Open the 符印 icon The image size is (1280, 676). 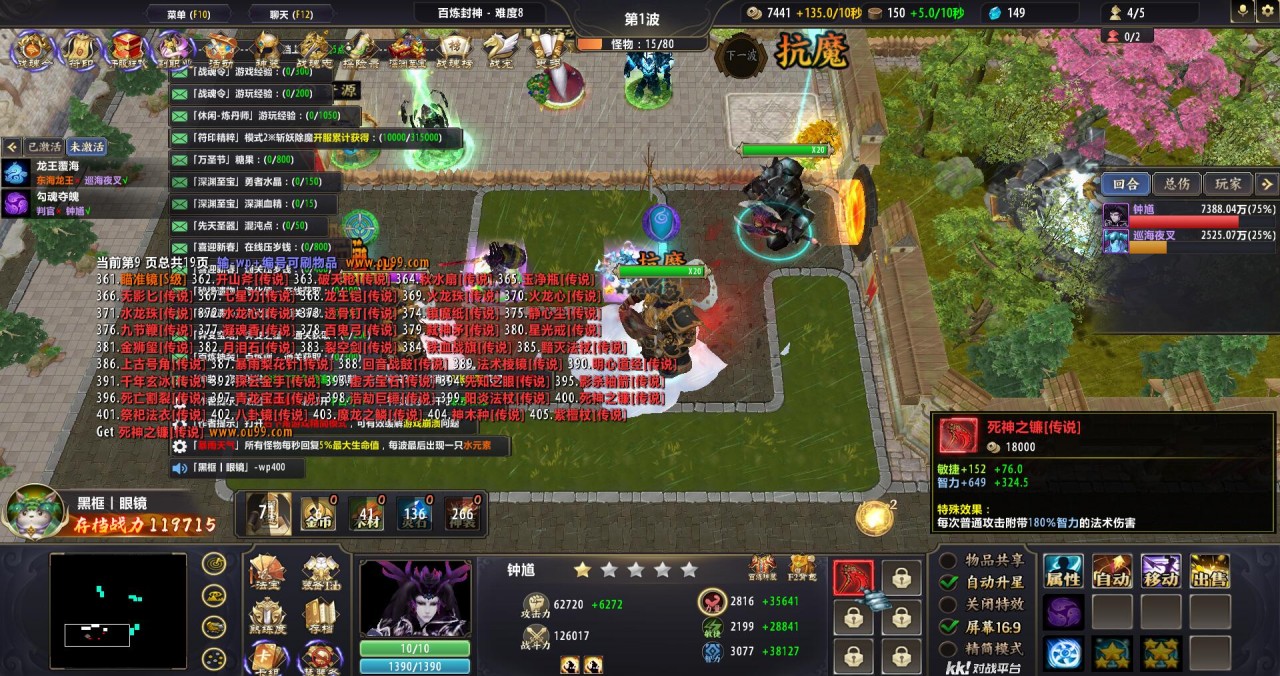(80, 49)
